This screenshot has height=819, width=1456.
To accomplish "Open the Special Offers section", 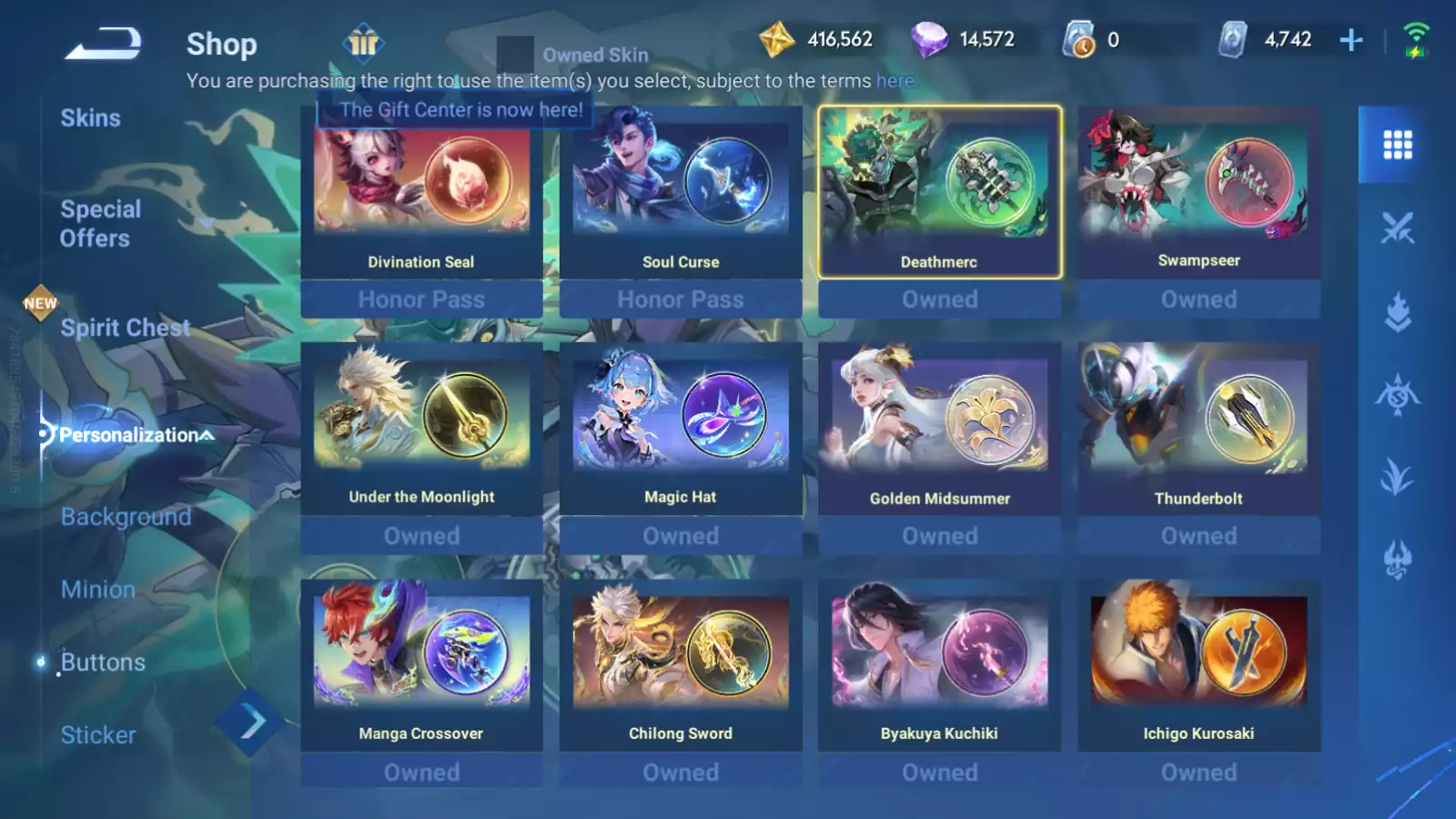I will click(x=100, y=224).
